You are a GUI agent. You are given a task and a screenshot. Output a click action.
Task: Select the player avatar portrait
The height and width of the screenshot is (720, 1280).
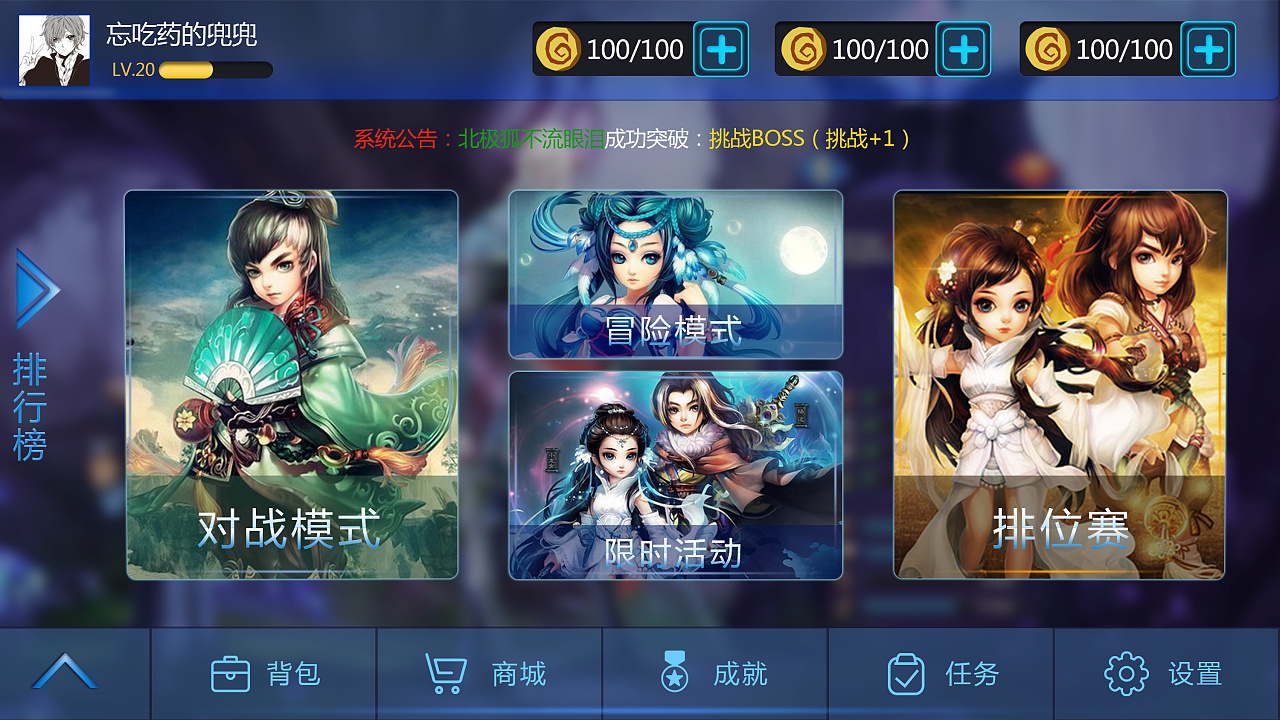coord(54,47)
